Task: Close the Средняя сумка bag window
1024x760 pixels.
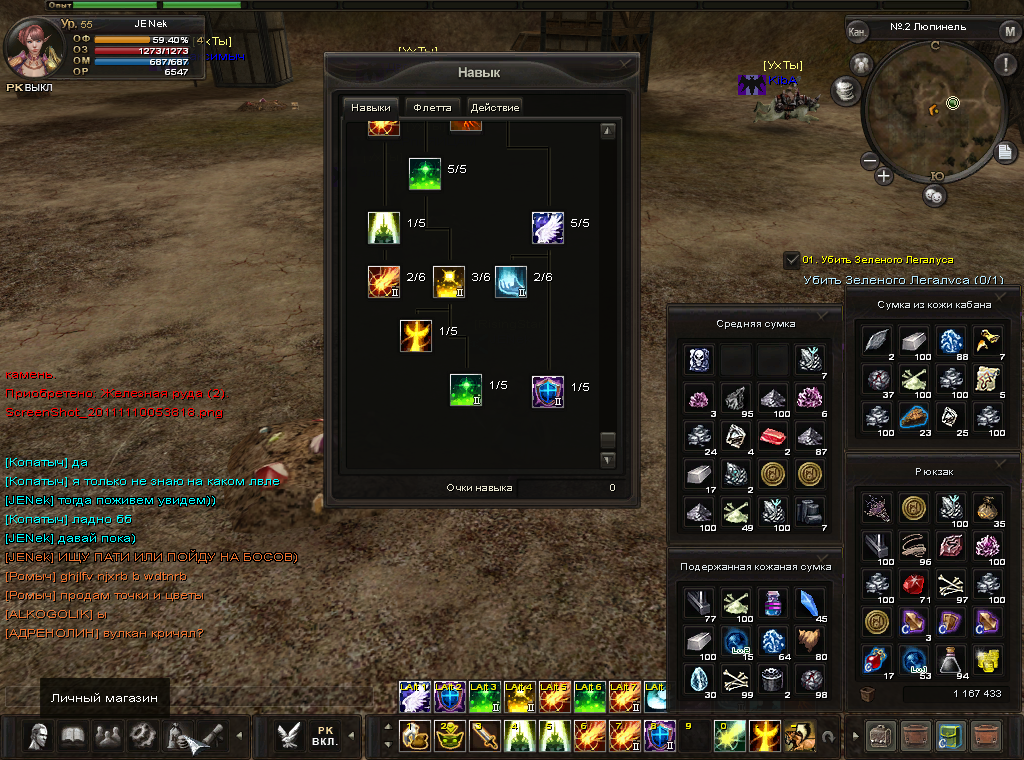Action: pos(822,314)
